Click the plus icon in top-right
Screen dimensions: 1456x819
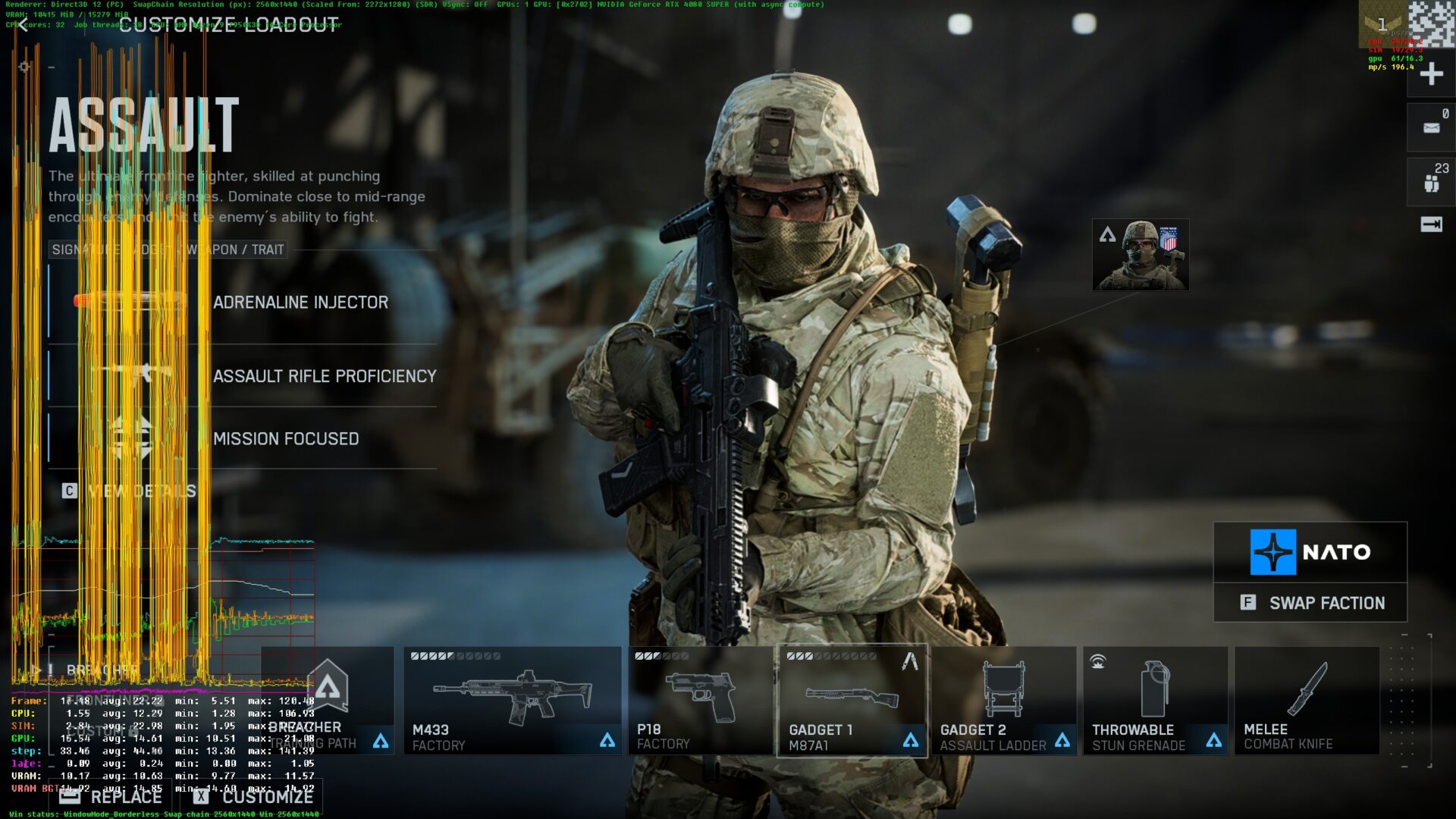tap(1431, 74)
